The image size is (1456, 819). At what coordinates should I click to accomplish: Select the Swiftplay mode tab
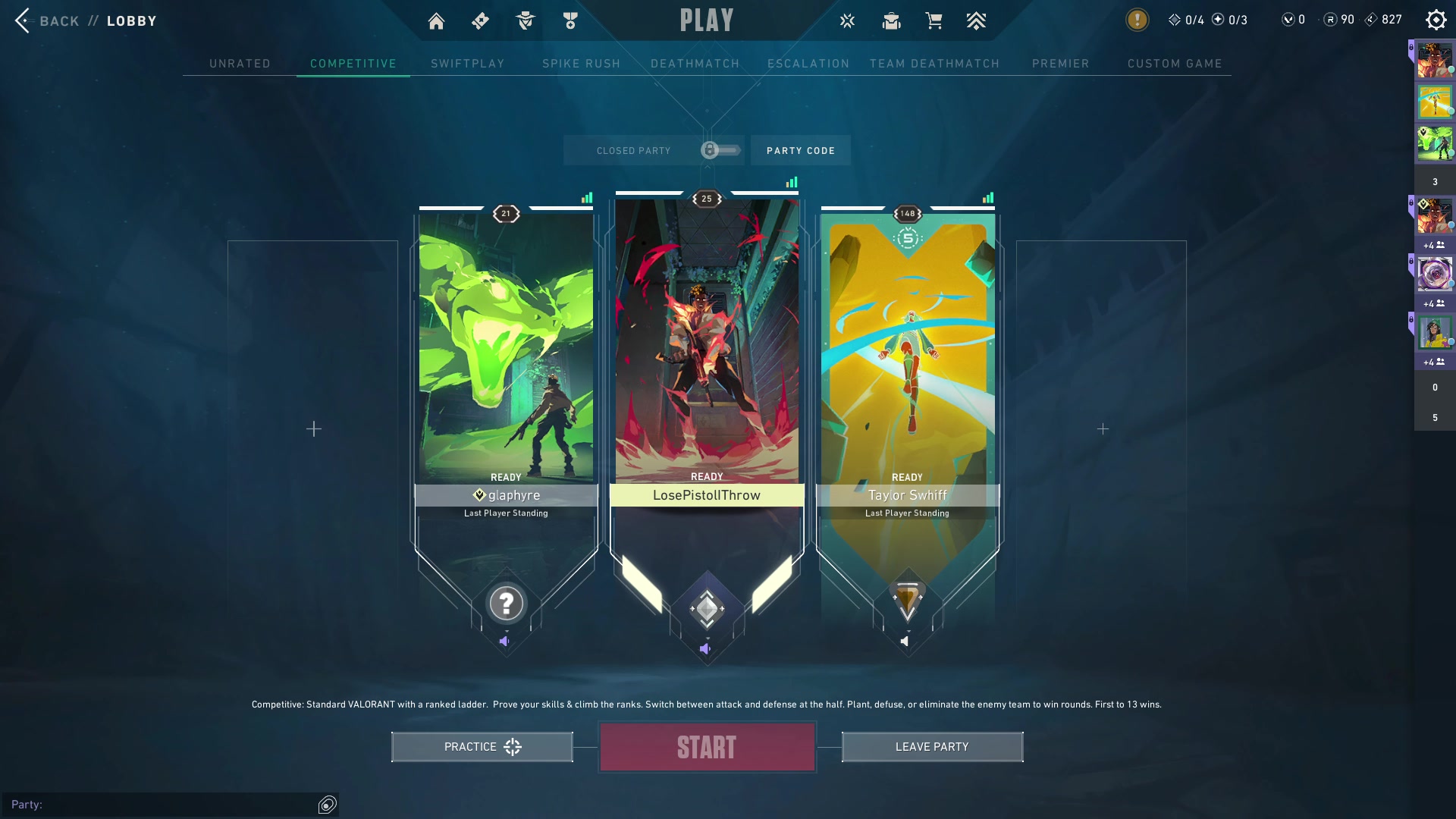click(x=467, y=64)
